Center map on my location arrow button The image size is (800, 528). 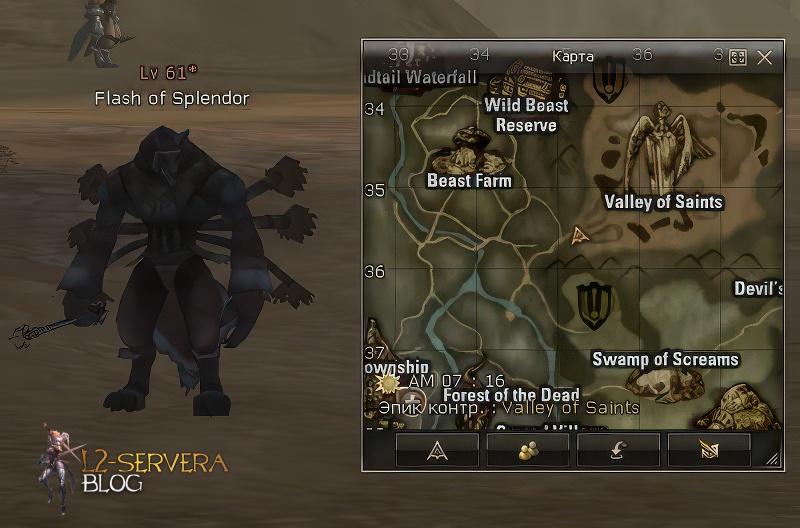(x=437, y=451)
